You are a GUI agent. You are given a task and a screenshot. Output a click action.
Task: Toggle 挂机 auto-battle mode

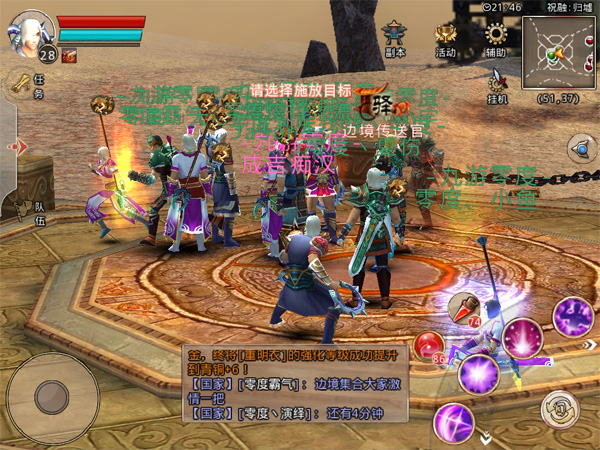pyautogui.click(x=498, y=83)
